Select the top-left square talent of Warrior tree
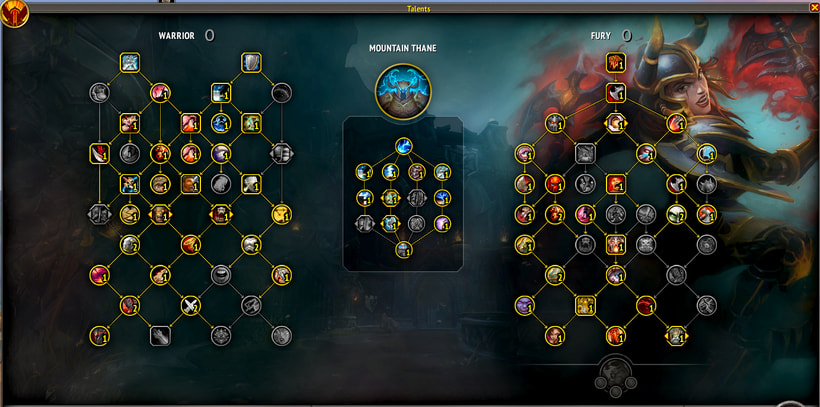This screenshot has width=820, height=407. 130,63
